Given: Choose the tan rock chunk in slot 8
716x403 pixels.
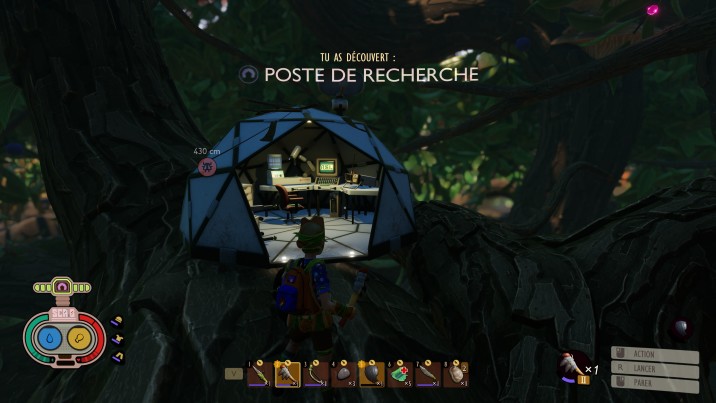Looking at the screenshot, I should pyautogui.click(x=456, y=374).
